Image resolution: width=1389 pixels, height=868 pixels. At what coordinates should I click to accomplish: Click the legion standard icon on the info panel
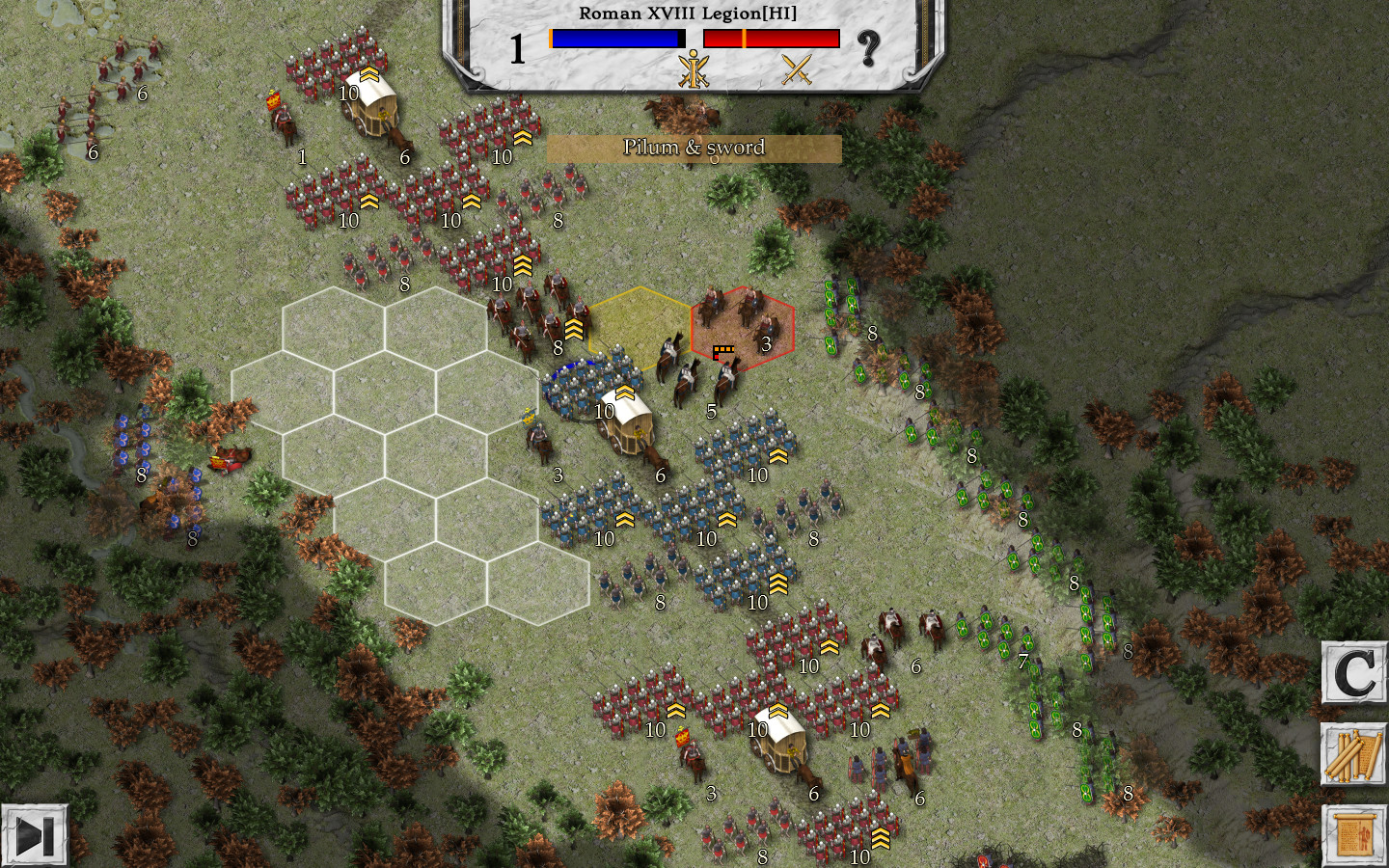[x=693, y=71]
